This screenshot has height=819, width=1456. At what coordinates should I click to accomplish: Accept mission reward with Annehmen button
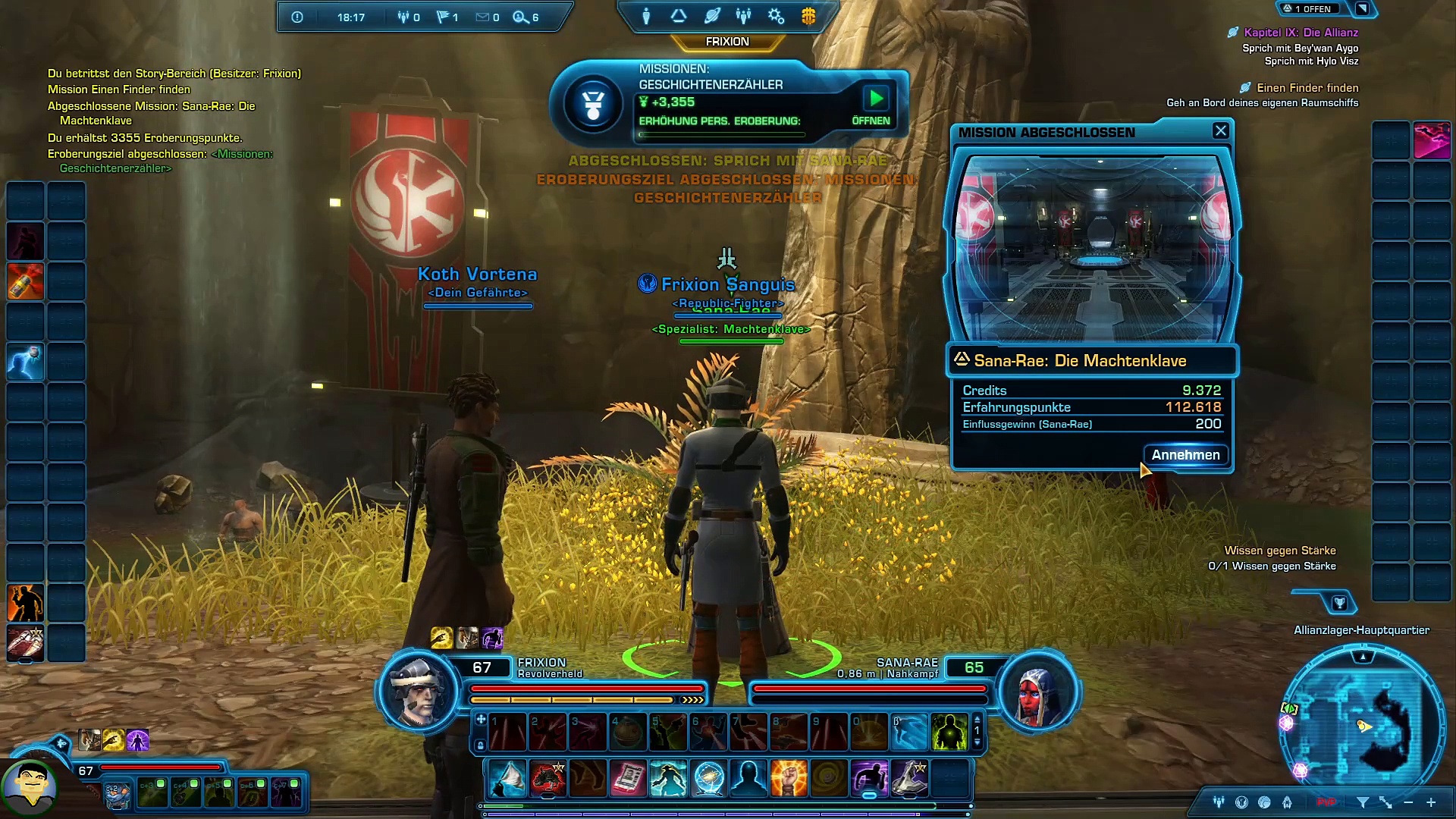[x=1185, y=455]
